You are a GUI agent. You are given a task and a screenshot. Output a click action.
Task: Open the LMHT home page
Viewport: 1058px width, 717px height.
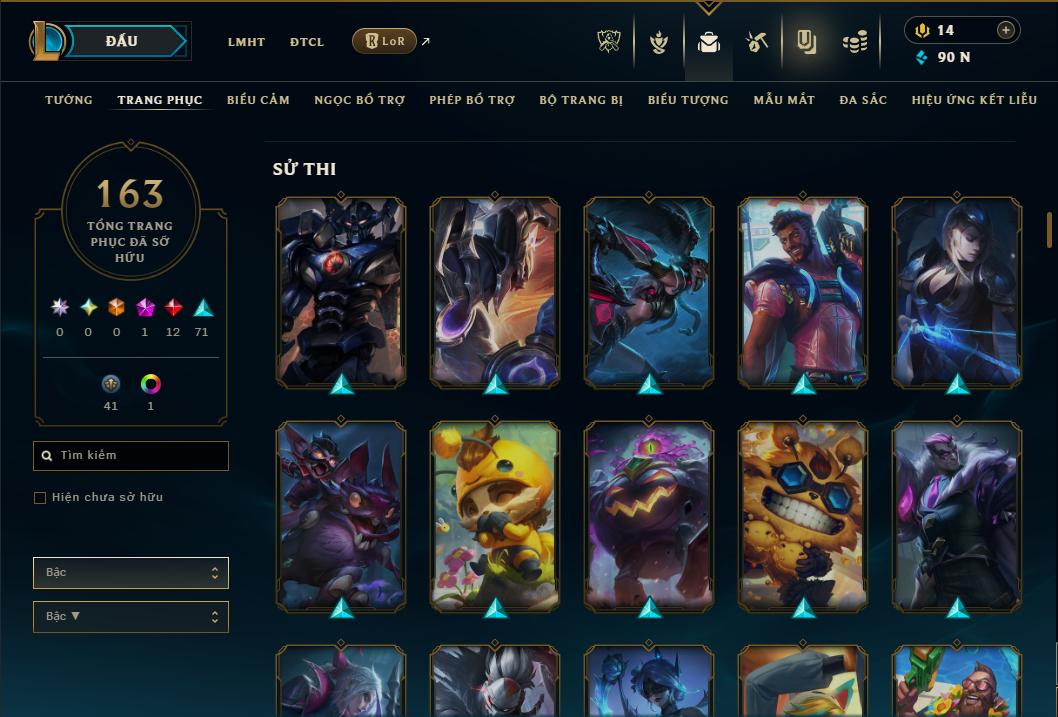pos(246,42)
